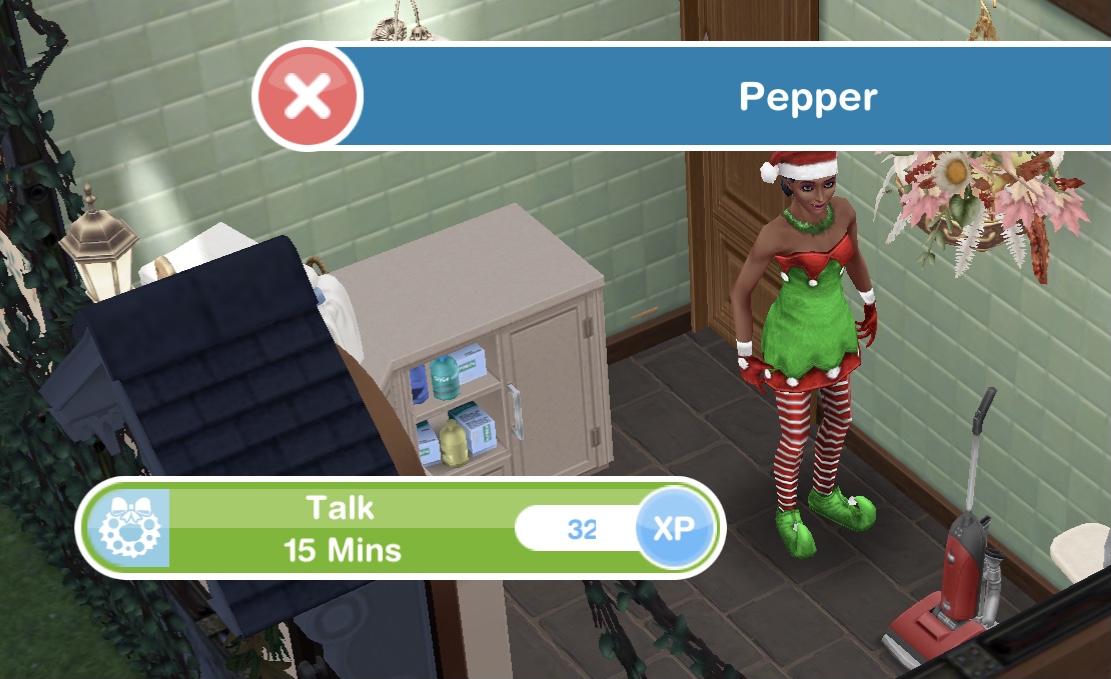
Task: Close the Pepper interaction menu
Action: coord(309,97)
